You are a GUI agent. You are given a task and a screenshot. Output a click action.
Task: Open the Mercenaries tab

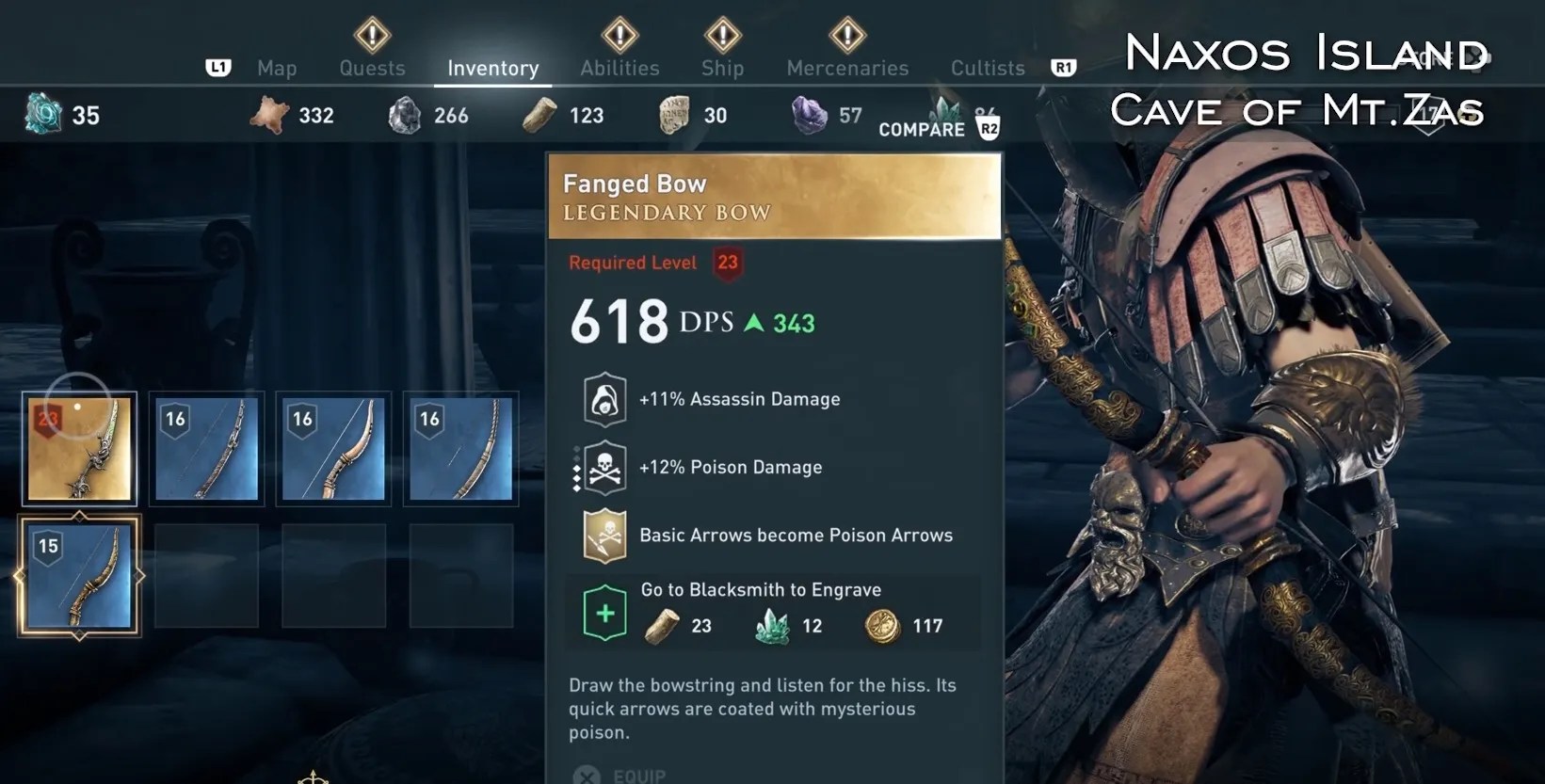coord(846,68)
